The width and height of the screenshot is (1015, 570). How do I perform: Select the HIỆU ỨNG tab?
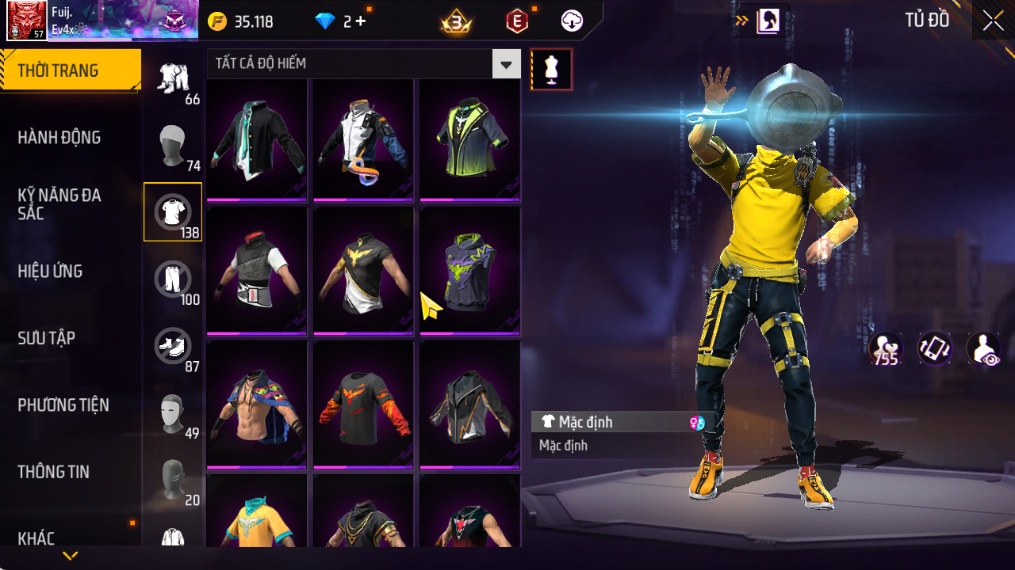[50, 271]
